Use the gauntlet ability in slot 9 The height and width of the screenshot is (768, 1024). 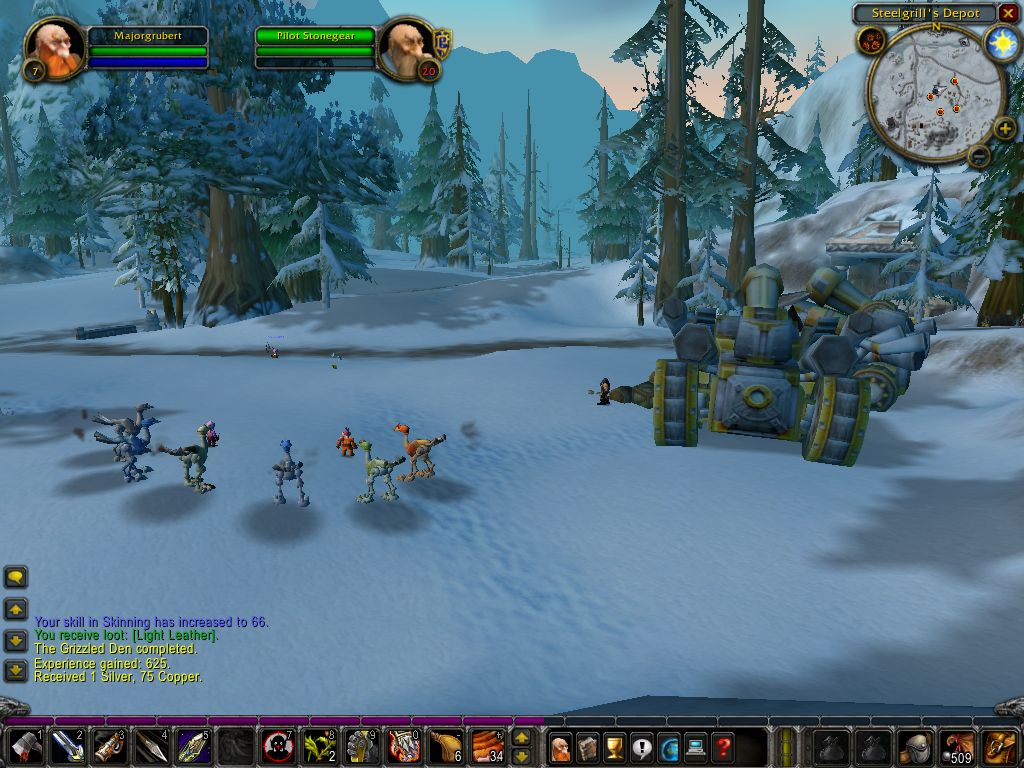coord(362,747)
